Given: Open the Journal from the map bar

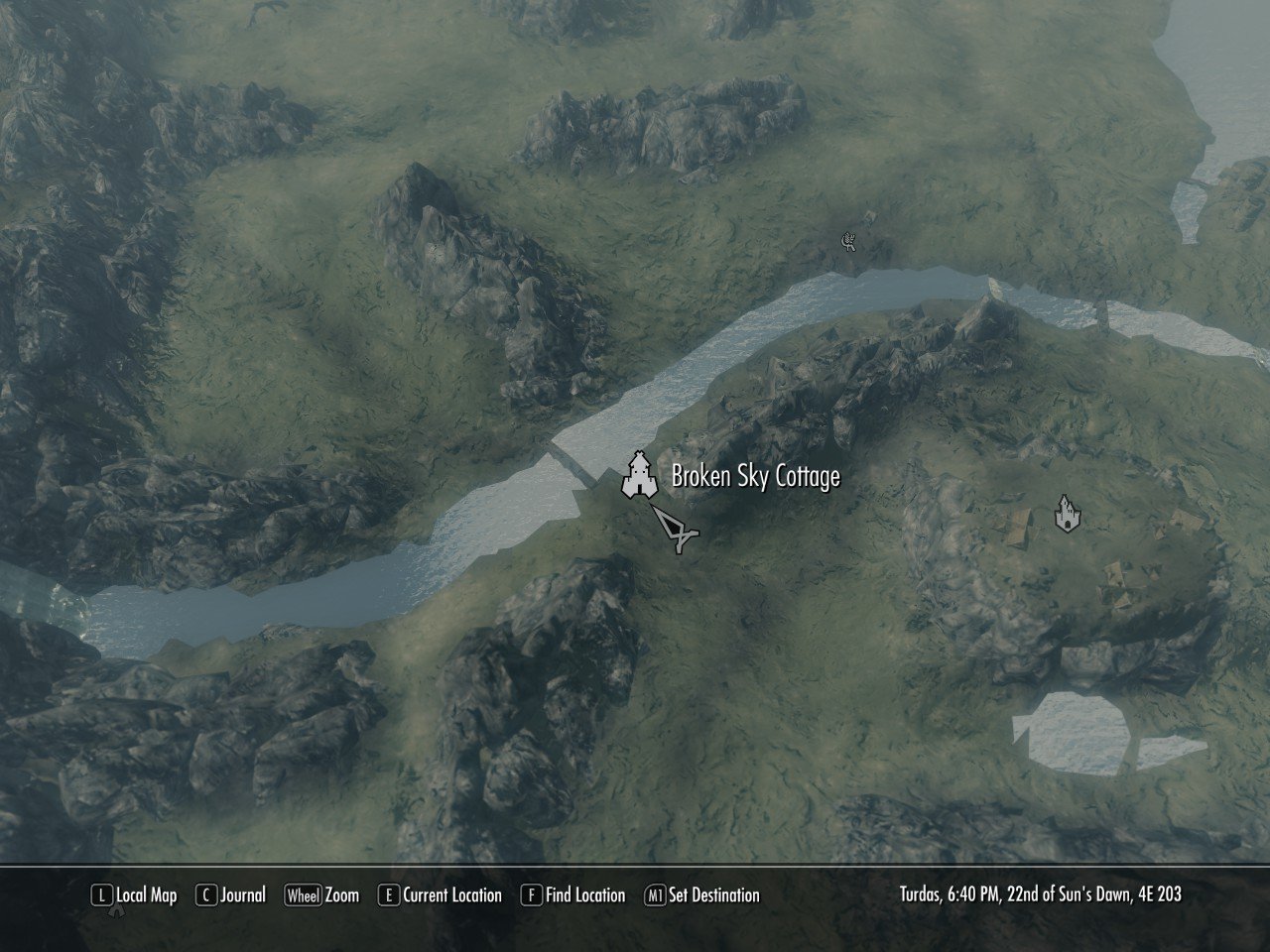Looking at the screenshot, I should pyautogui.click(x=231, y=895).
